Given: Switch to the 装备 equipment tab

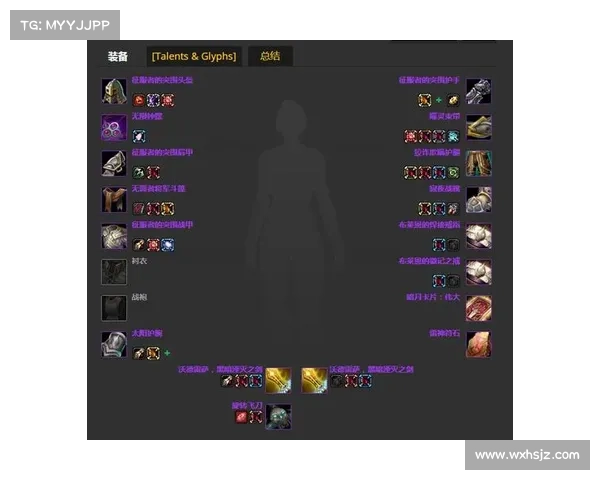Looking at the screenshot, I should coord(118,56).
